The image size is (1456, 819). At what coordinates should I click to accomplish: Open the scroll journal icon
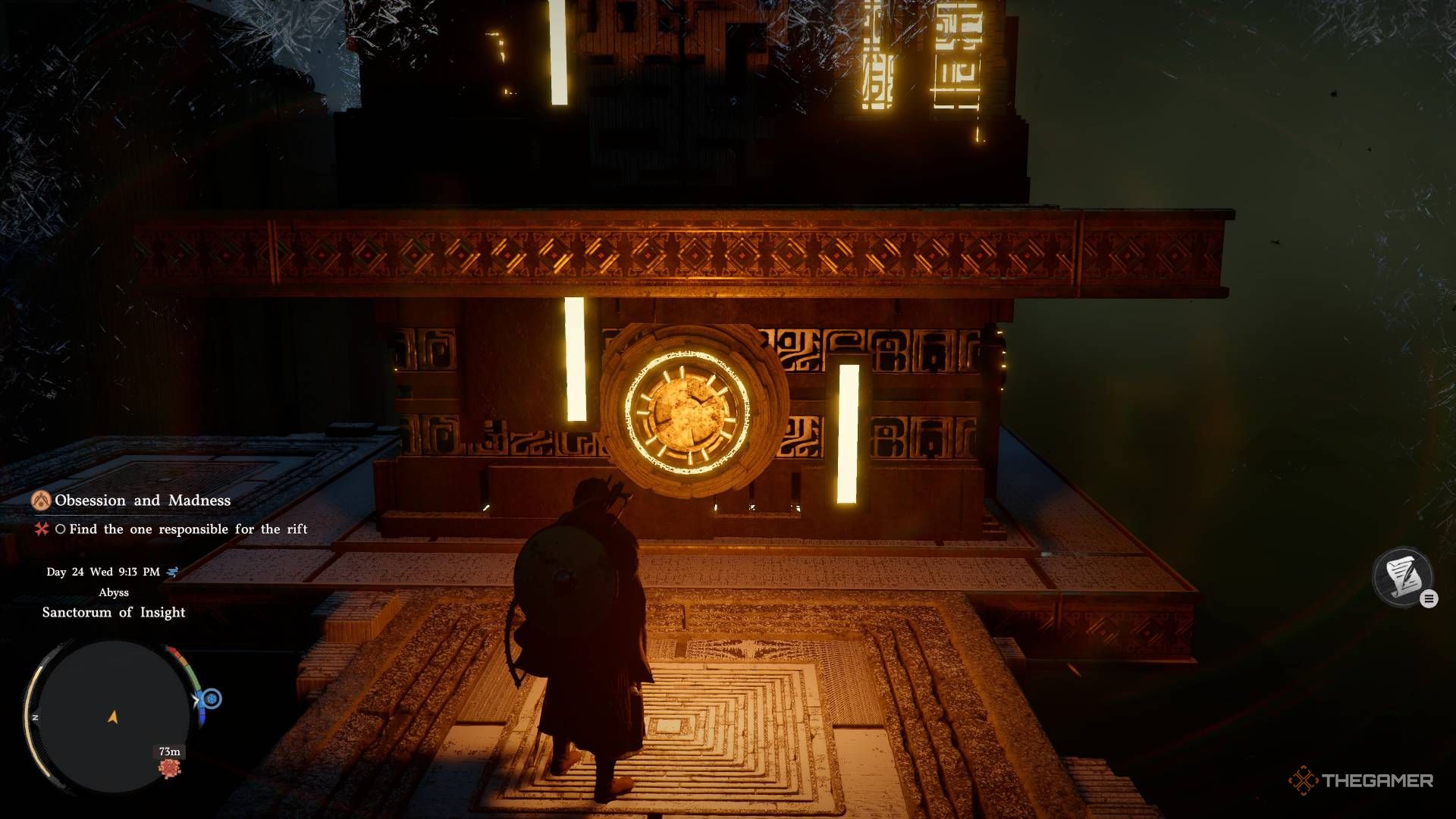click(1402, 577)
